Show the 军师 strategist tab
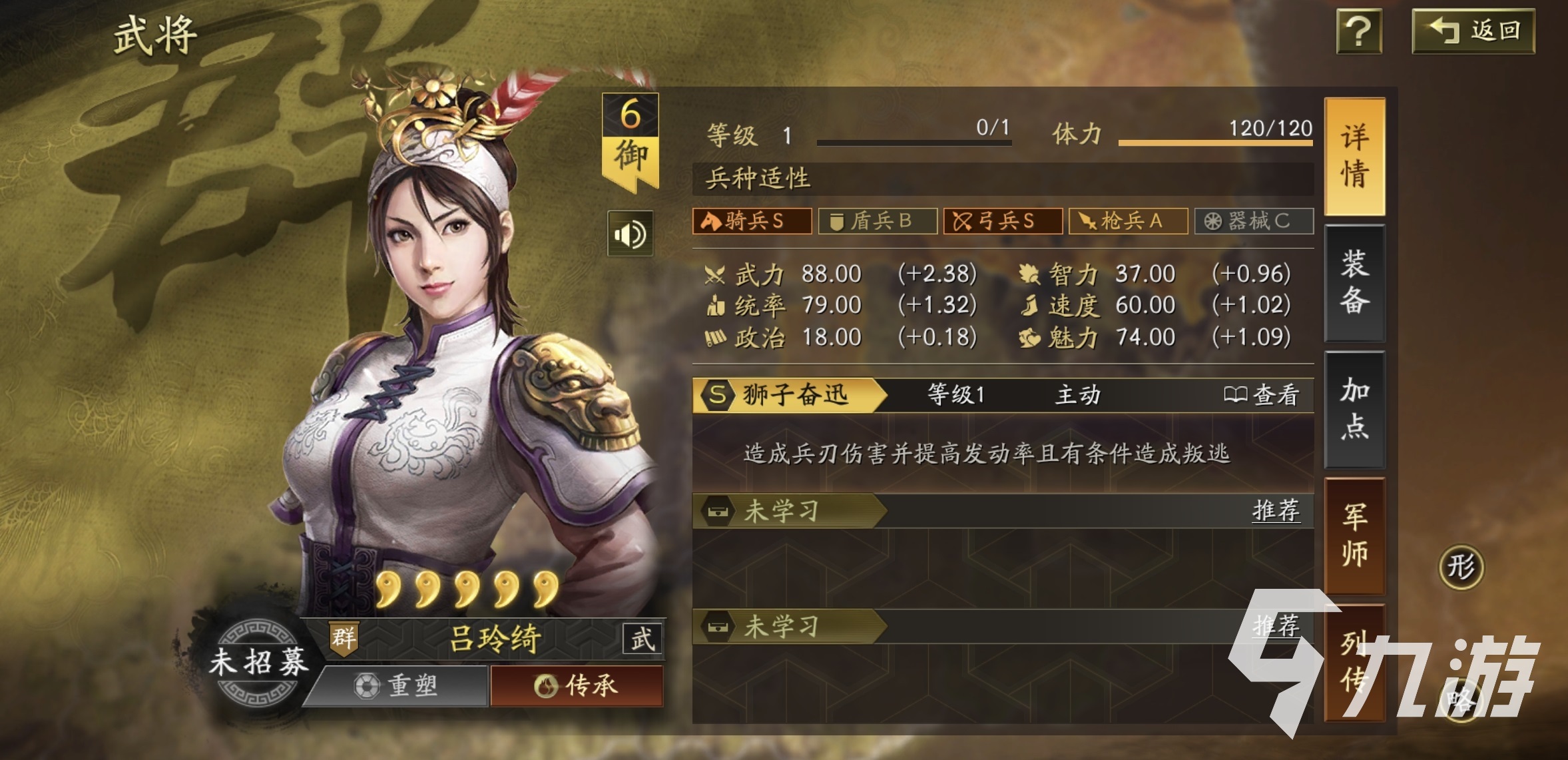This screenshot has width=1568, height=760. [1354, 535]
